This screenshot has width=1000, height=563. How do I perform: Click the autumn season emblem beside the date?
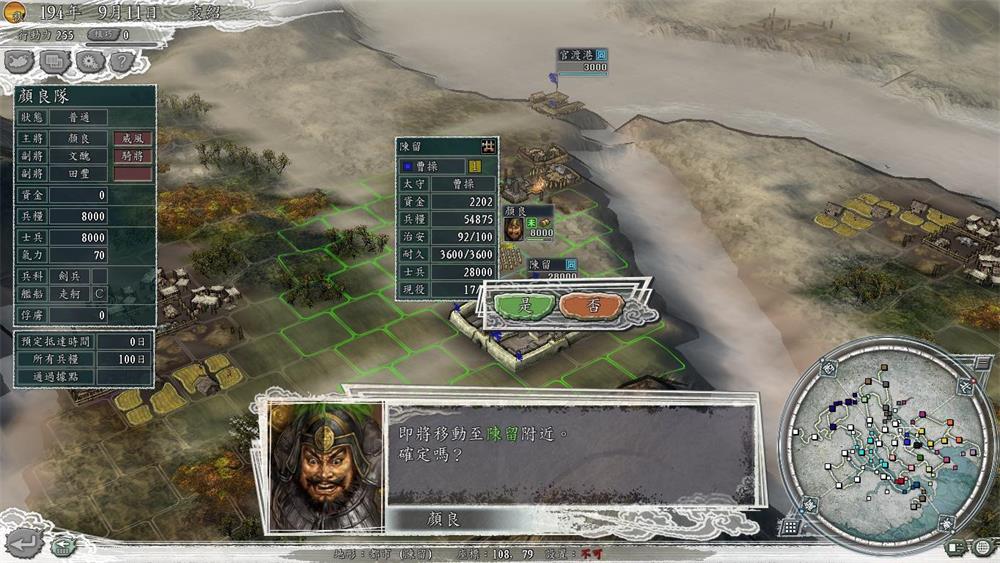click(x=15, y=13)
